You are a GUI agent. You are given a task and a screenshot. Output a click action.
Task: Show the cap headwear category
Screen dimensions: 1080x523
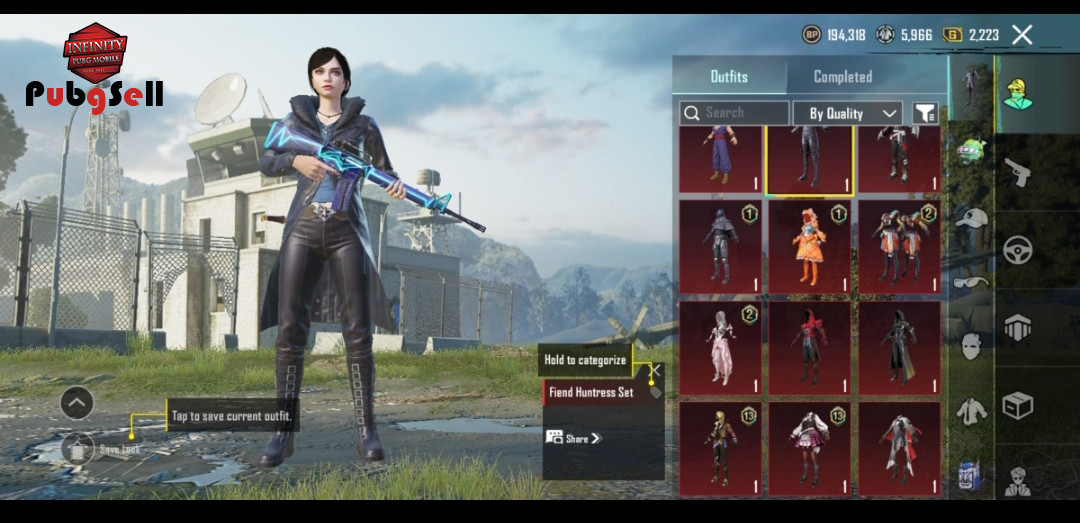[970, 217]
